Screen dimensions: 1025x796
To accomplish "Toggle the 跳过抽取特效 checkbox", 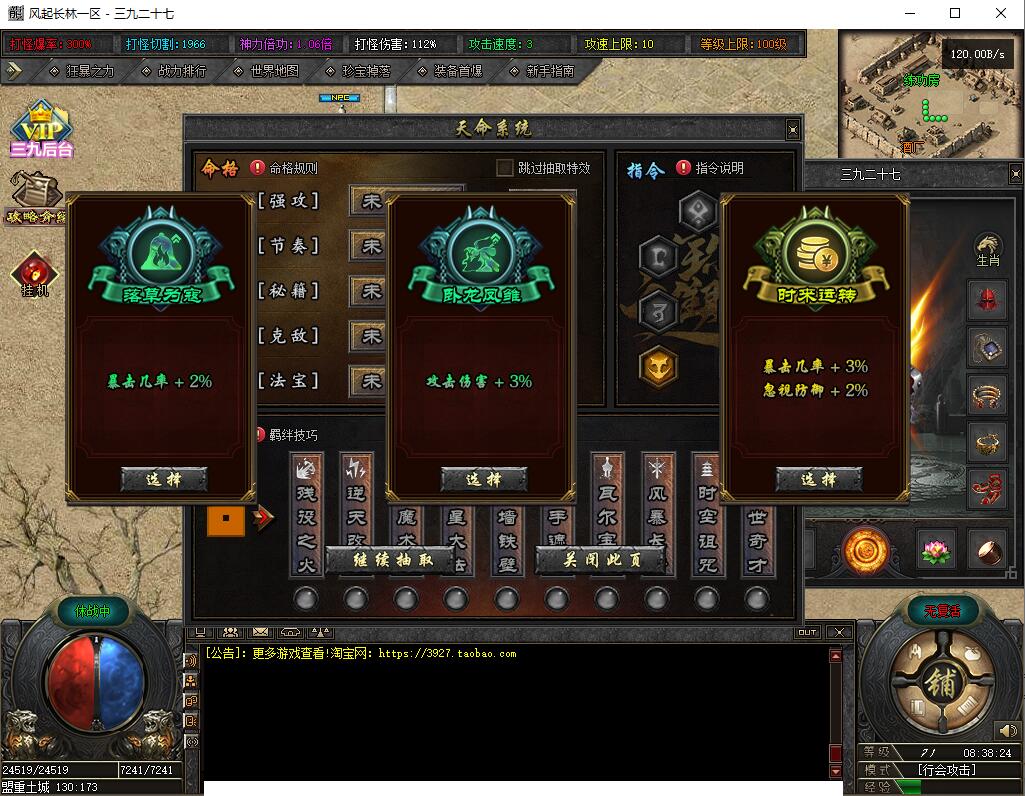I will [x=505, y=168].
